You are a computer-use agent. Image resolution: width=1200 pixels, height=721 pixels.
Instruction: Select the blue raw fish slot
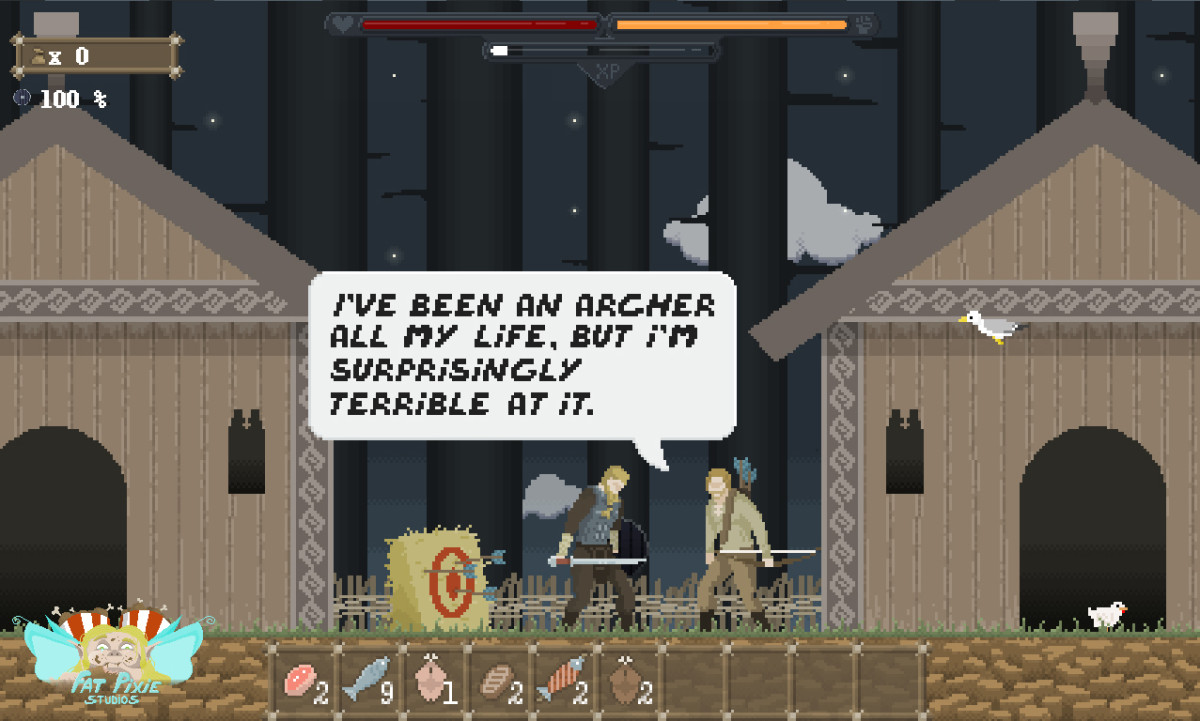pyautogui.click(x=367, y=681)
